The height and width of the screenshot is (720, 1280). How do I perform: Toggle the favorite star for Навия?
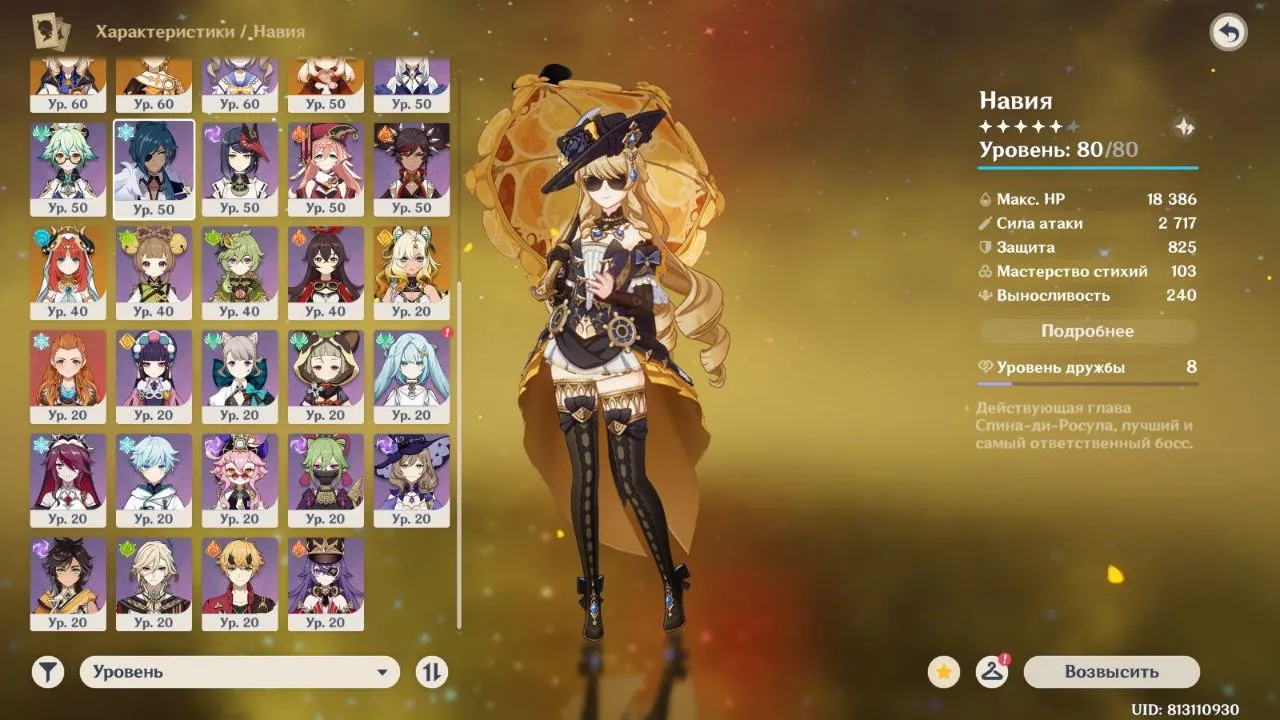(x=941, y=671)
